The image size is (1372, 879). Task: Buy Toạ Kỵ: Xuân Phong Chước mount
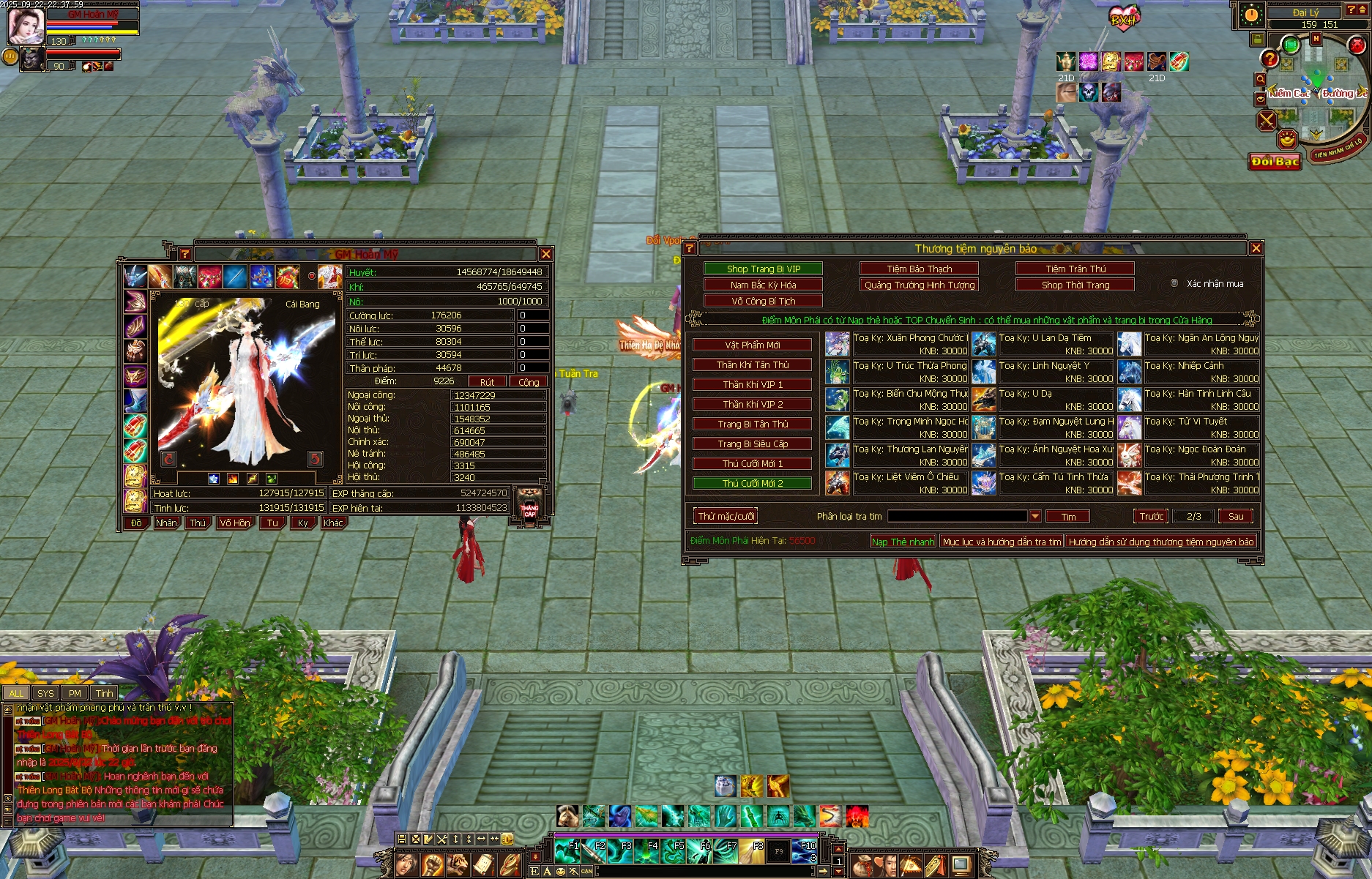(x=838, y=344)
